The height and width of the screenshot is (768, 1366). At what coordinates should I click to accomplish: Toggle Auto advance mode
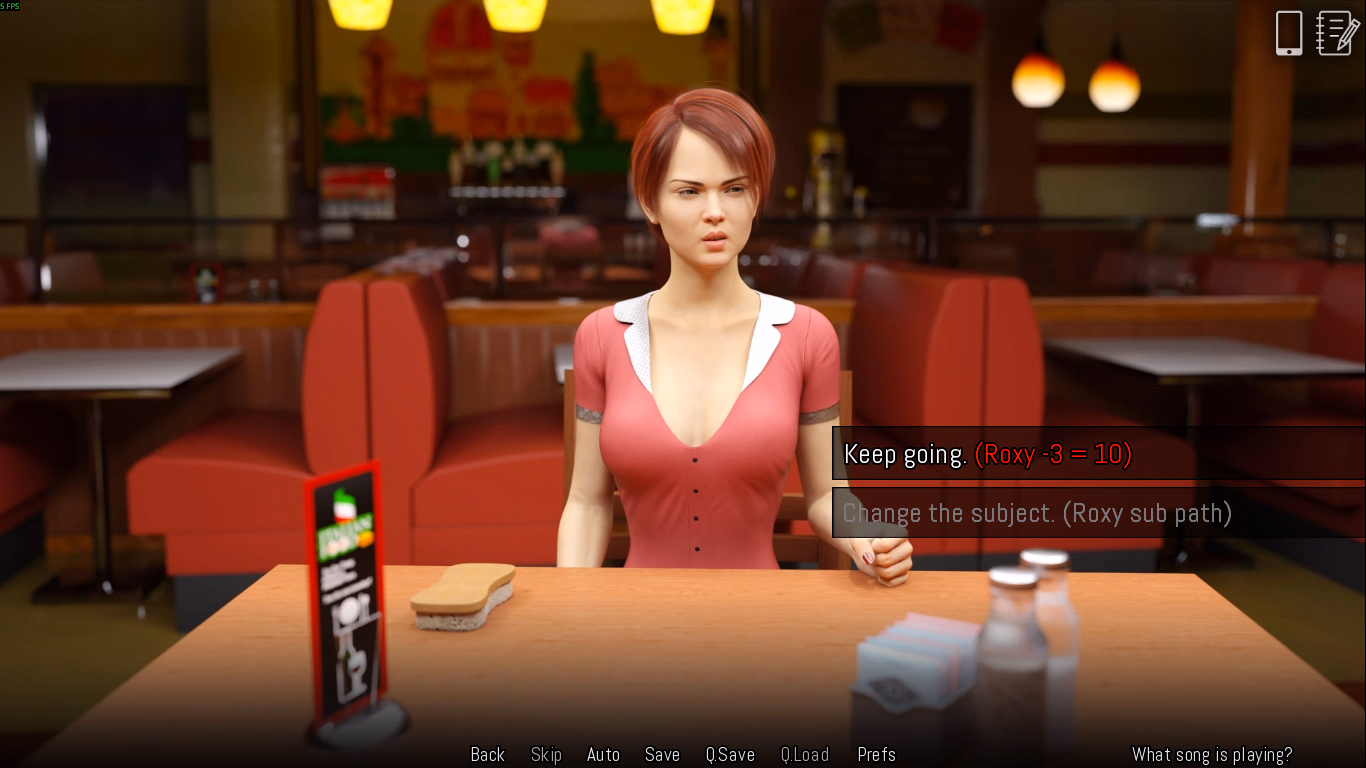(x=603, y=755)
